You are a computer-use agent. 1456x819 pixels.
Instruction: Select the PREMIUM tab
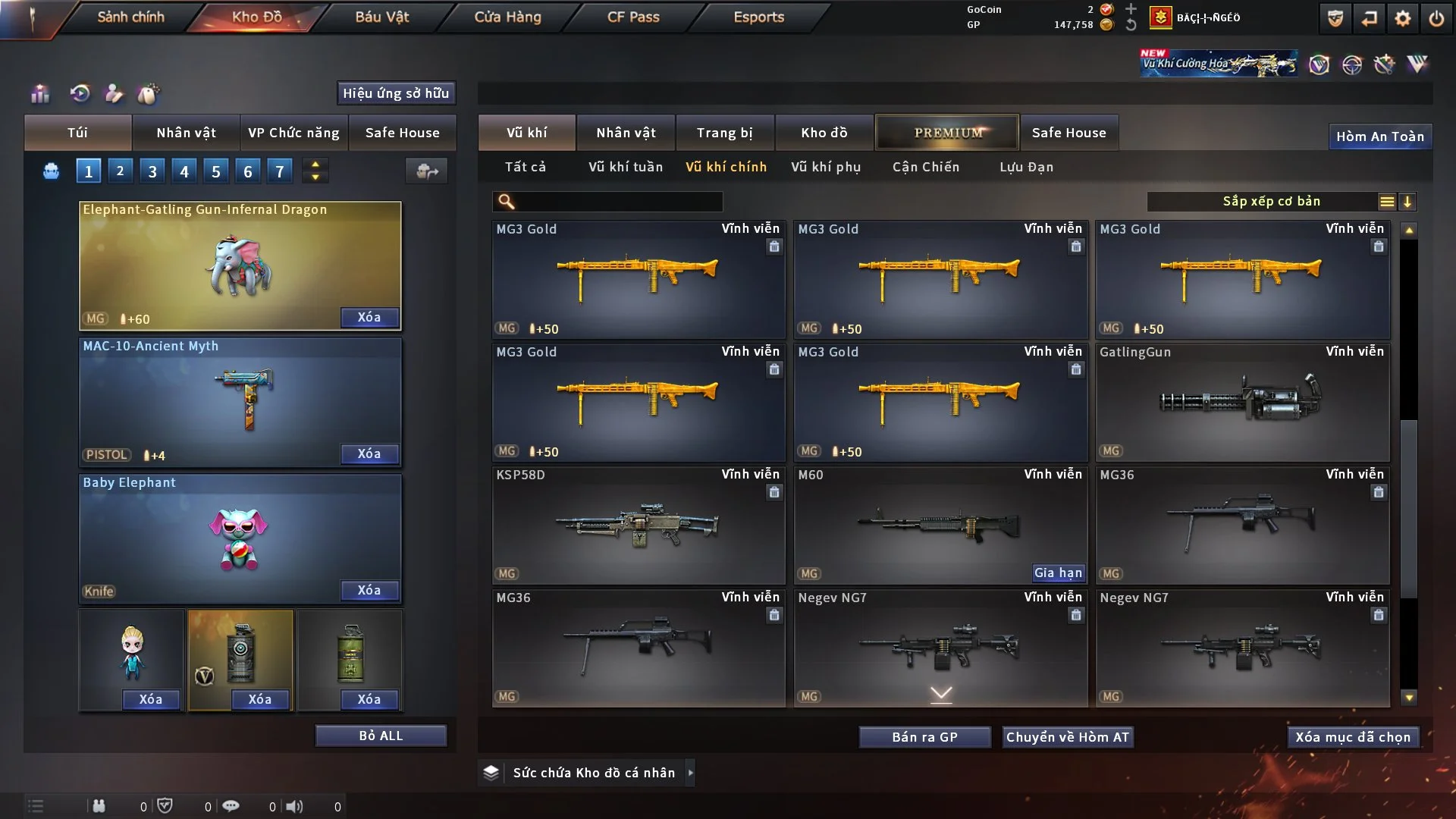pyautogui.click(x=947, y=133)
